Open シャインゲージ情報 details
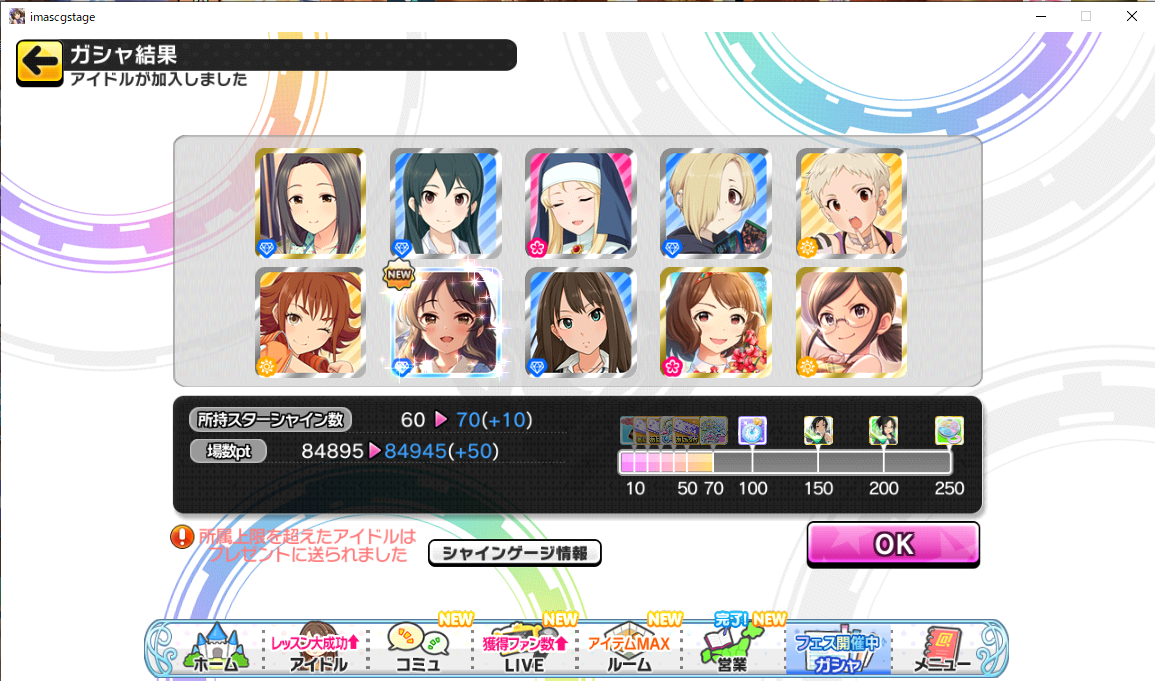This screenshot has height=681, width=1155. pyautogui.click(x=514, y=552)
